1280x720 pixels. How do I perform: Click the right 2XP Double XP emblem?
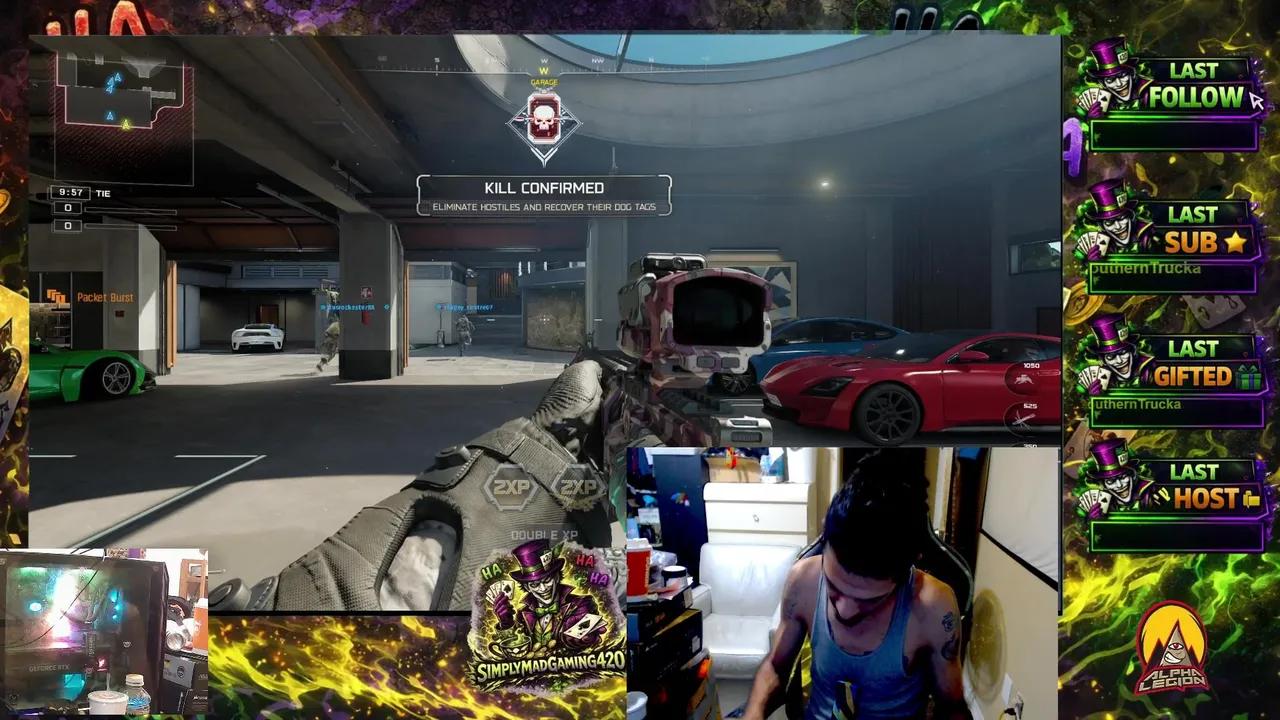pos(582,489)
